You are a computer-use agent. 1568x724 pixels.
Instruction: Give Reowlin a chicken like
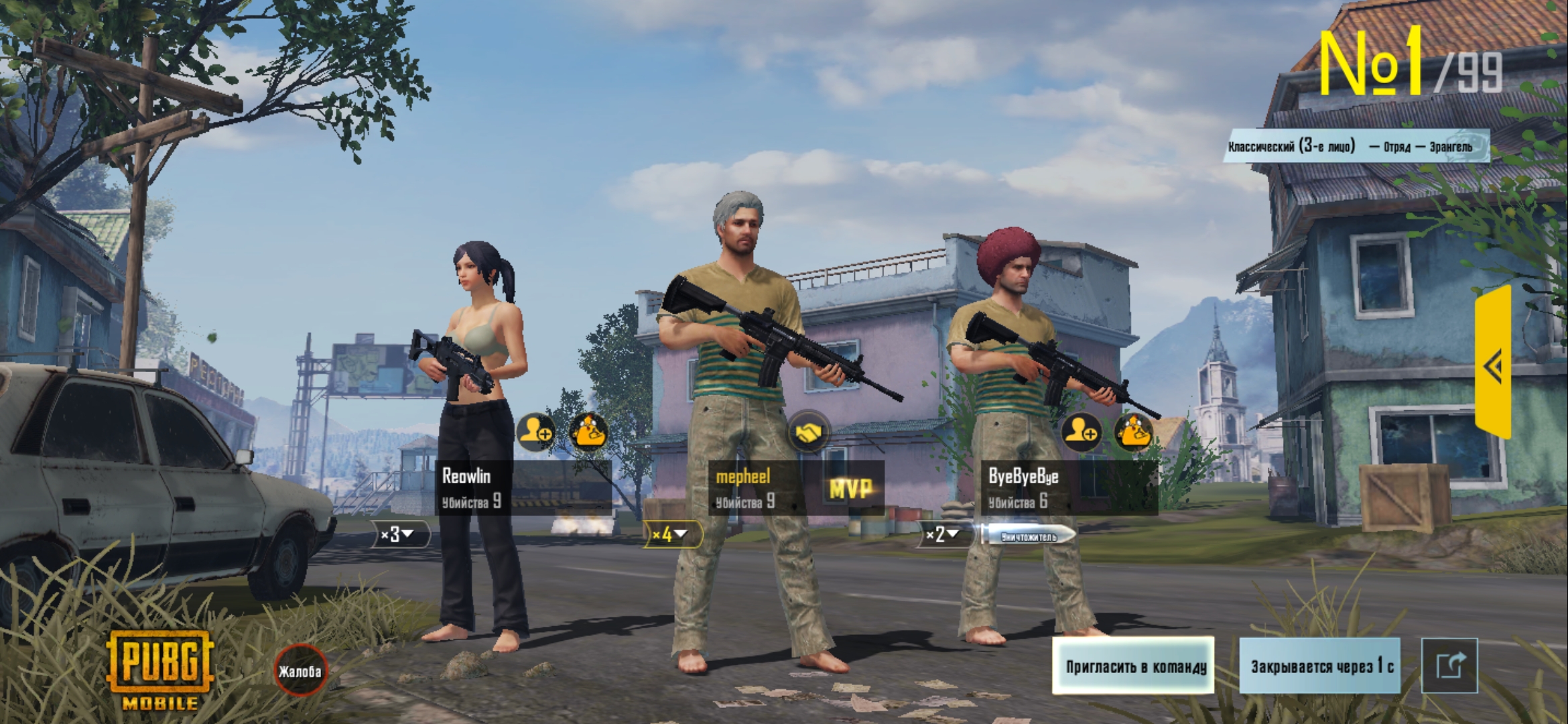pyautogui.click(x=588, y=432)
